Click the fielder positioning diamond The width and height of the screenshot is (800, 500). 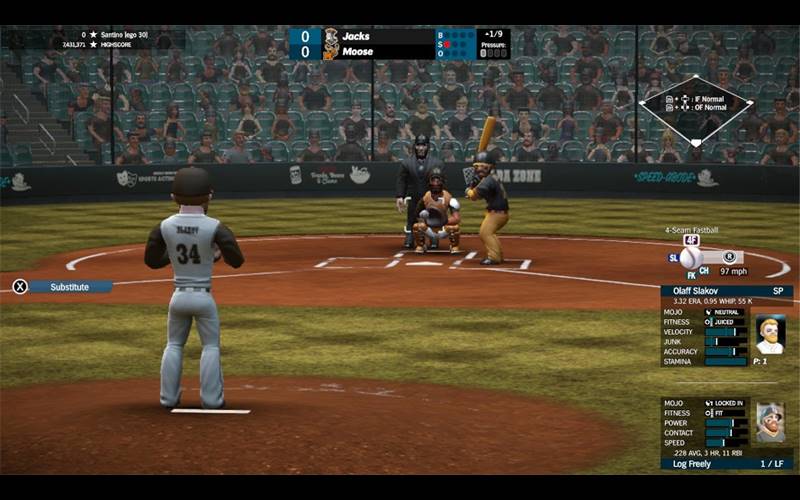695,109
